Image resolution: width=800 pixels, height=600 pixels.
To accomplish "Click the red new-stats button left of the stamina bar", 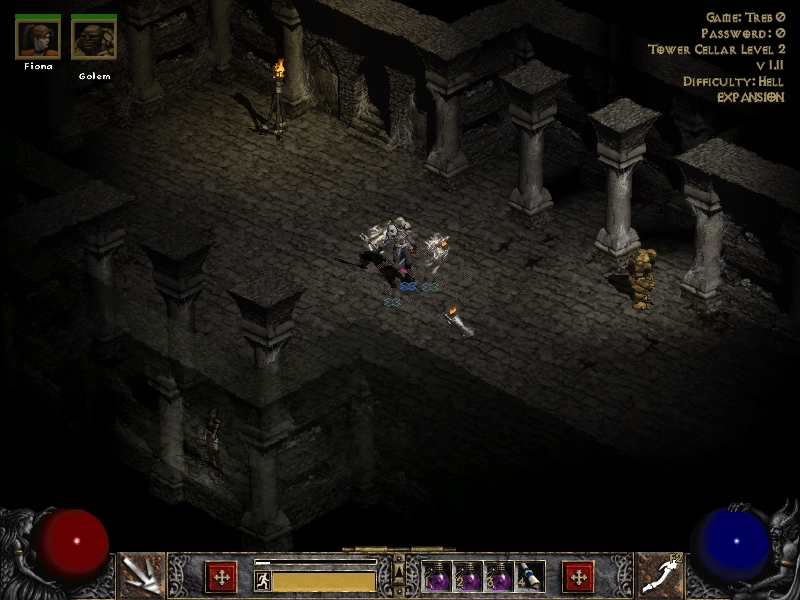I will point(220,577).
